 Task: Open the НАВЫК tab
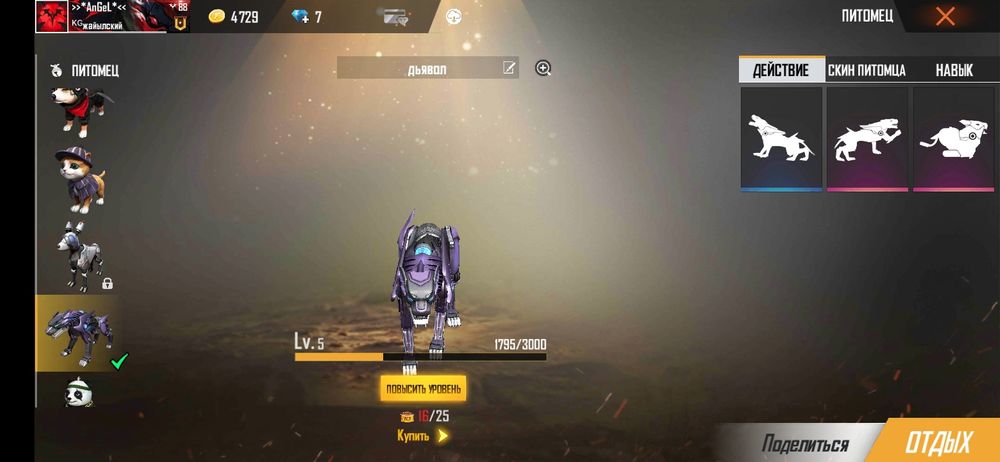(x=953, y=70)
